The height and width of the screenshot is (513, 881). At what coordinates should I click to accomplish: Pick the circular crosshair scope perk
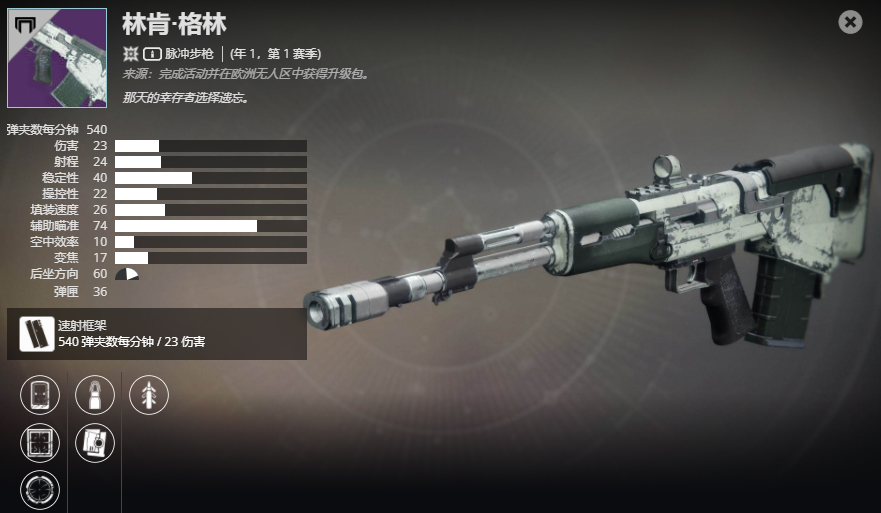click(40, 490)
